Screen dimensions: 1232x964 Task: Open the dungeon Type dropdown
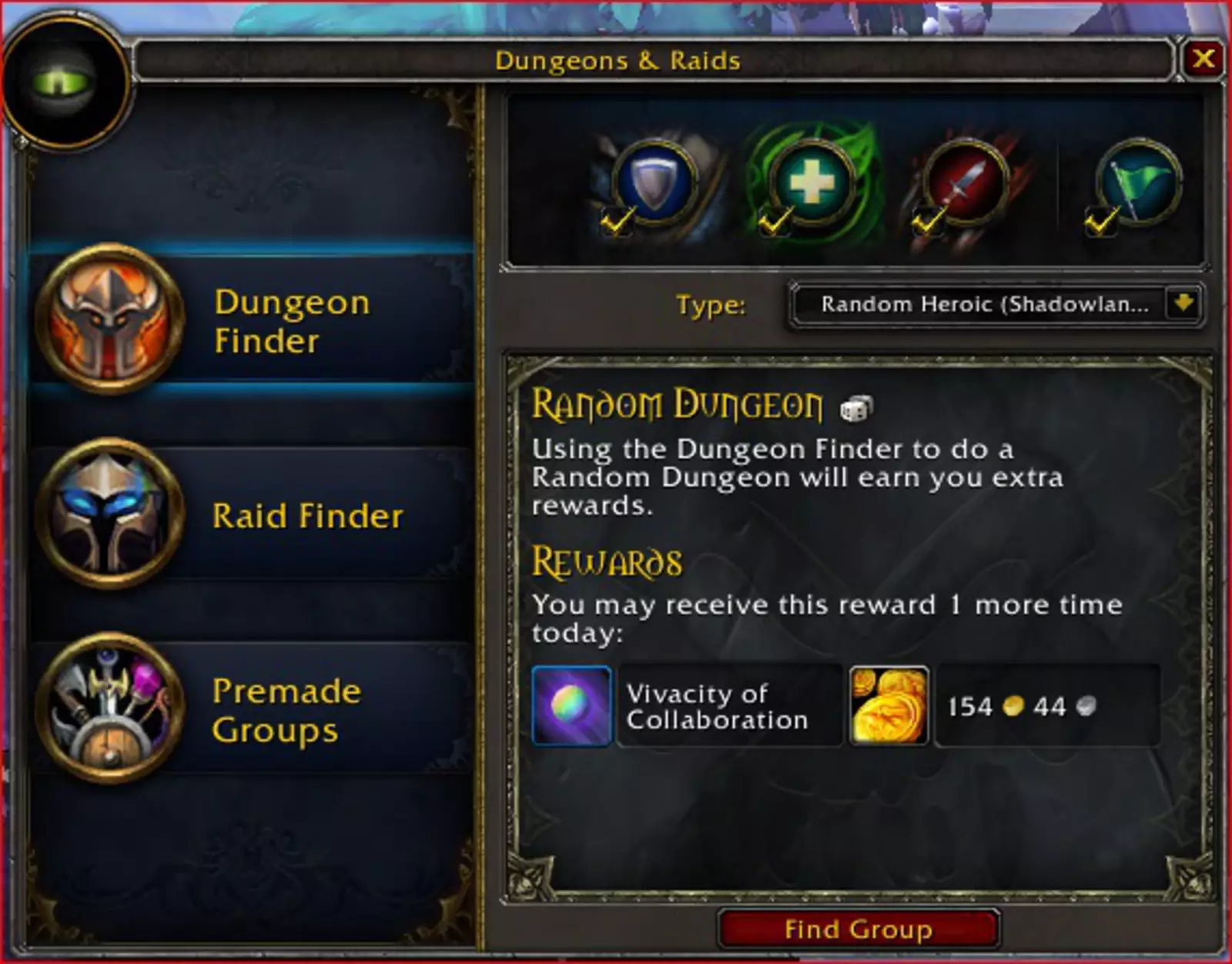[x=1183, y=304]
